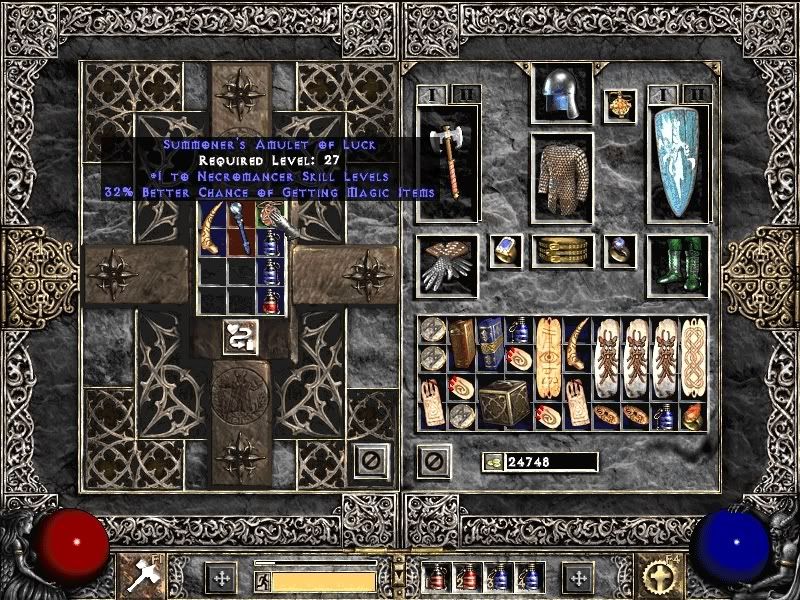Select the equipped gauntlets slot
800x600 pixels.
pyautogui.click(x=448, y=266)
